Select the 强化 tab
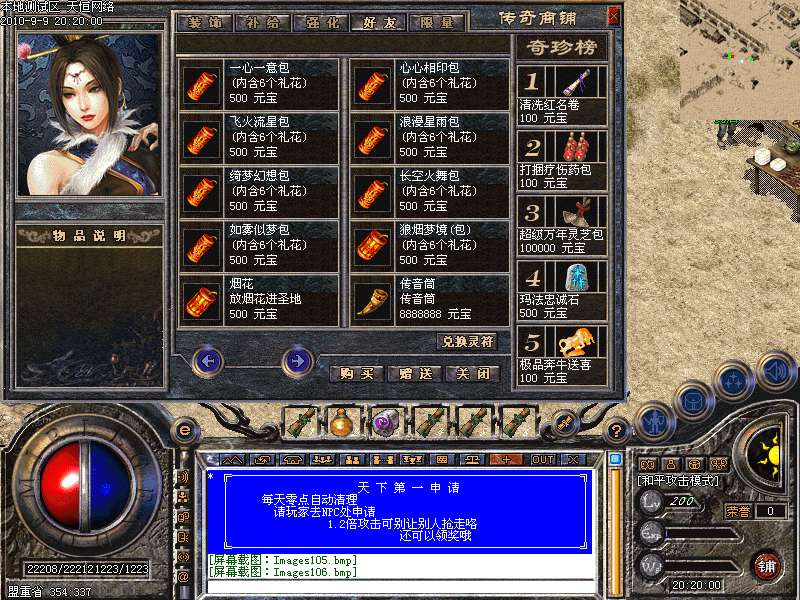Viewport: 800px width, 600px height. pyautogui.click(x=320, y=23)
